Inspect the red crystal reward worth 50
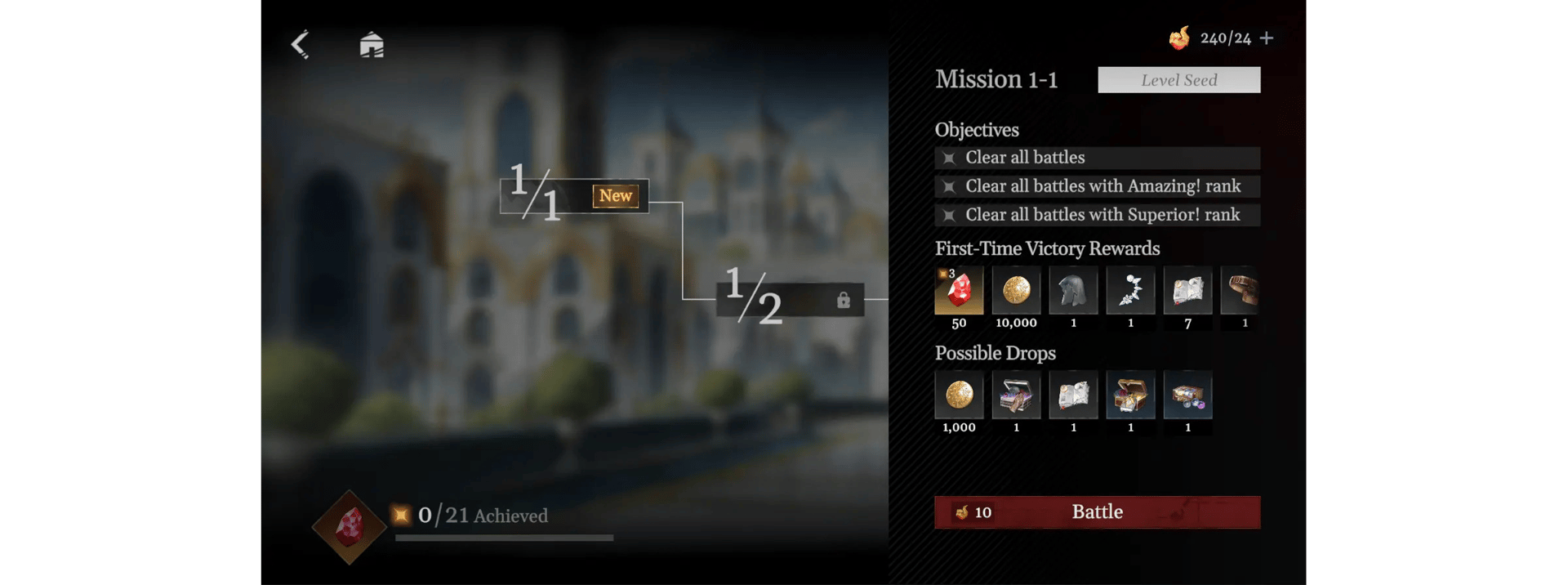 tap(959, 291)
